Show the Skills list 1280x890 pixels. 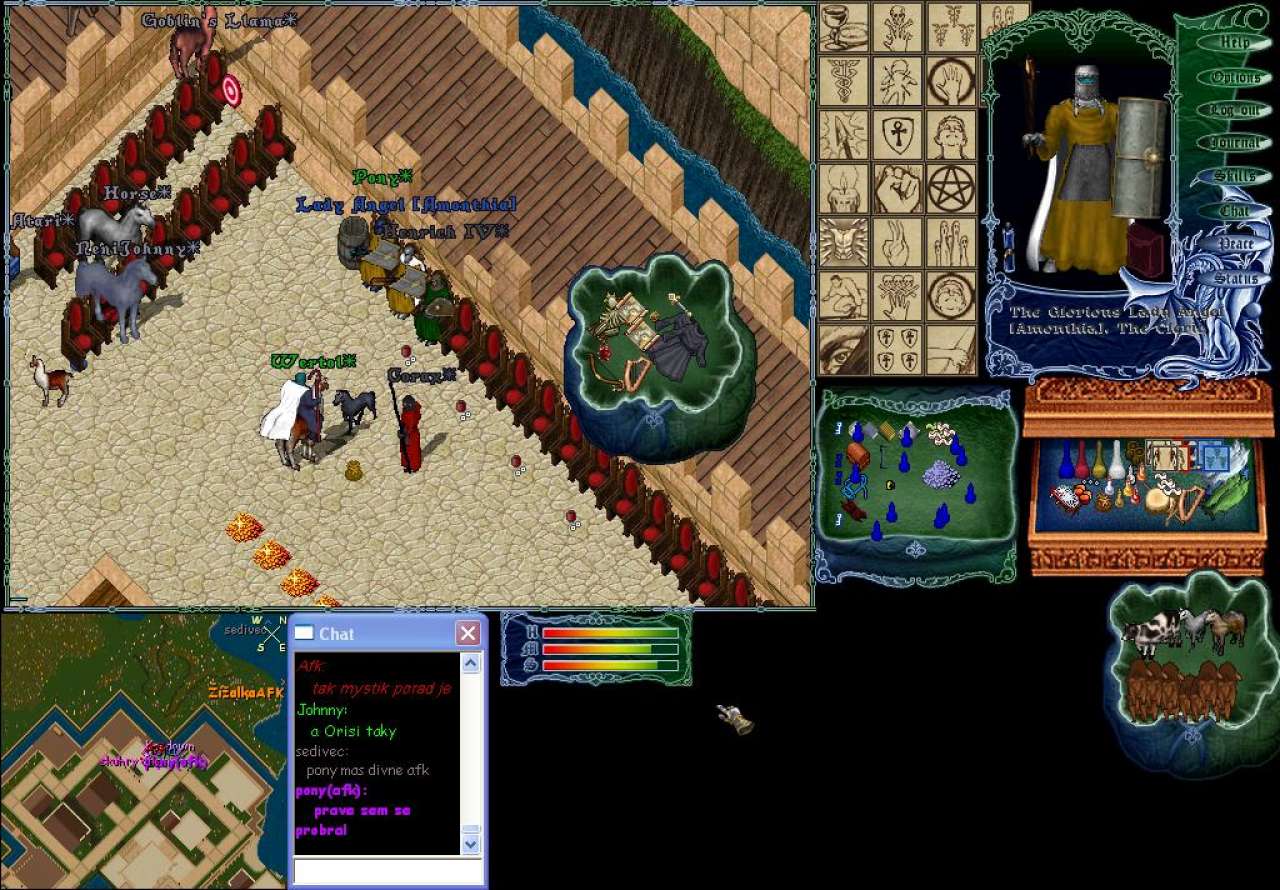1235,177
